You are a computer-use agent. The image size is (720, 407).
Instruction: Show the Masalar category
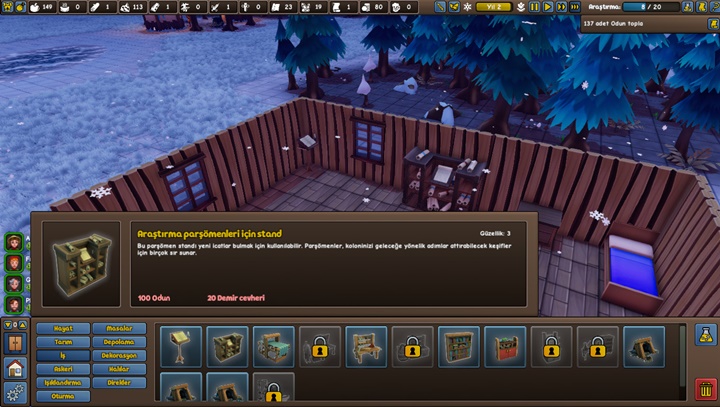[x=120, y=328]
